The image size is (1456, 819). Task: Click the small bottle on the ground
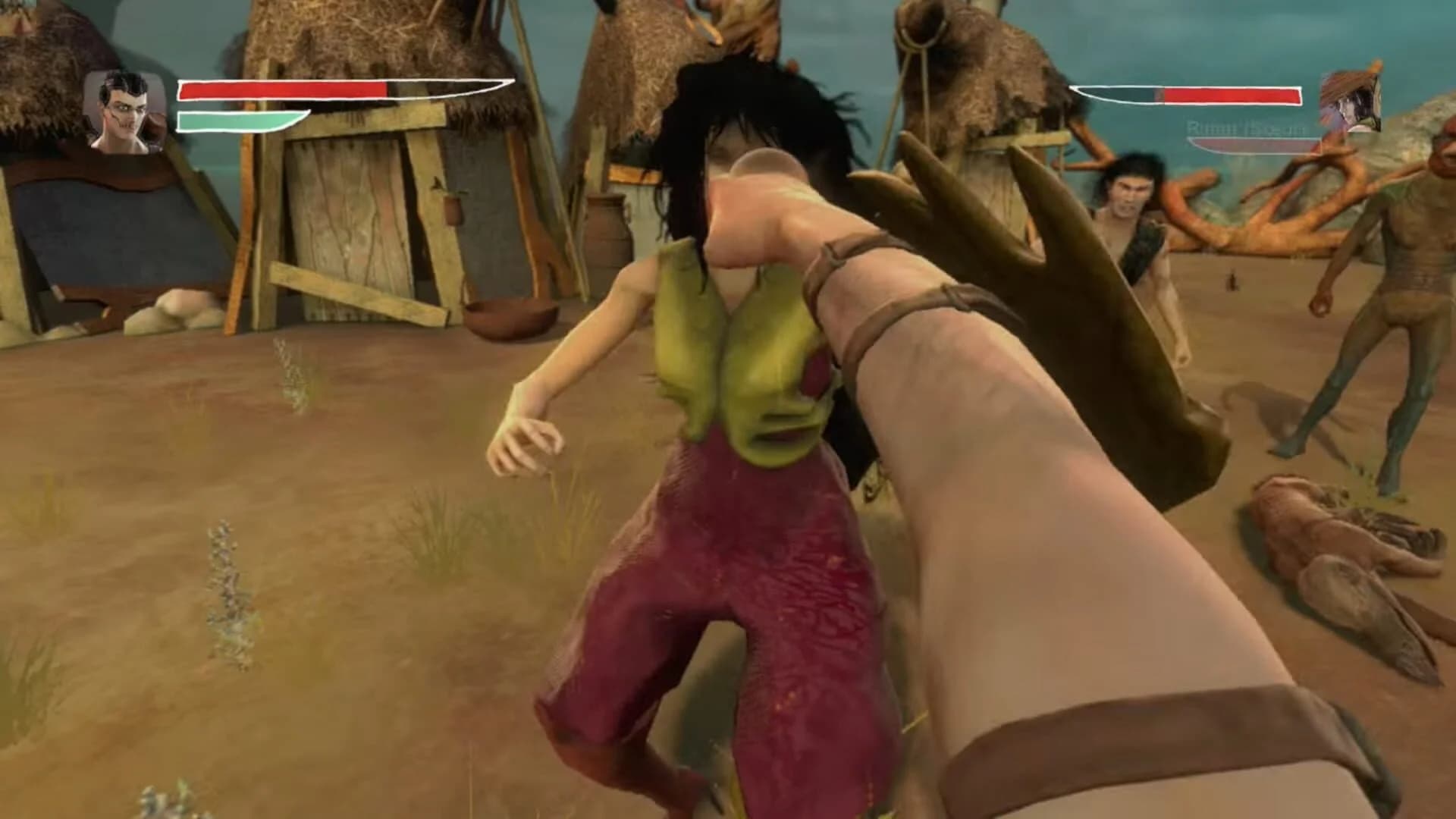[x=1232, y=281]
